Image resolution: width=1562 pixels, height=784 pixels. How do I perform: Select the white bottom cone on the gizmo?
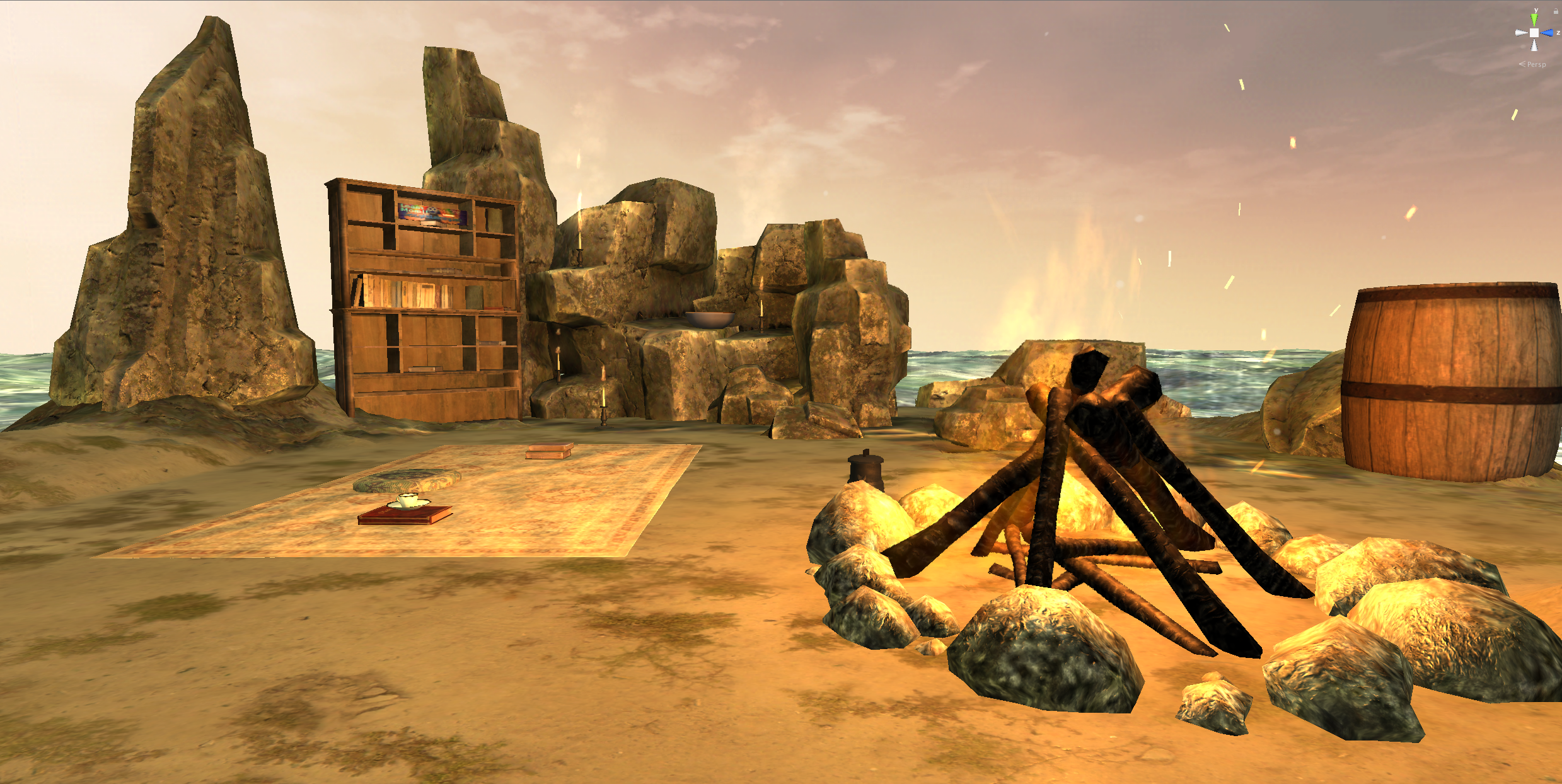1534,46
